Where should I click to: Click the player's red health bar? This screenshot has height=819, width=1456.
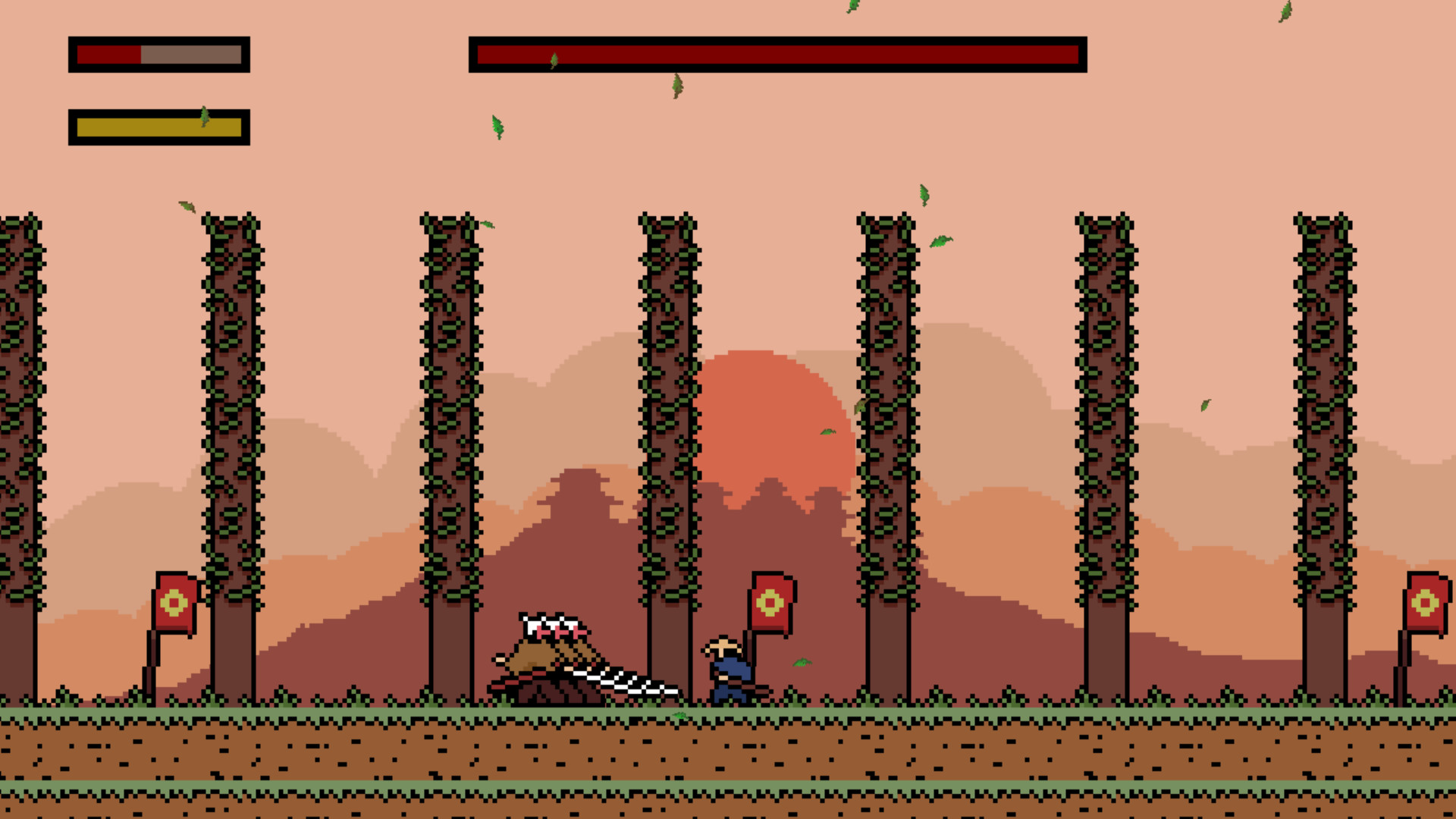tap(110, 55)
